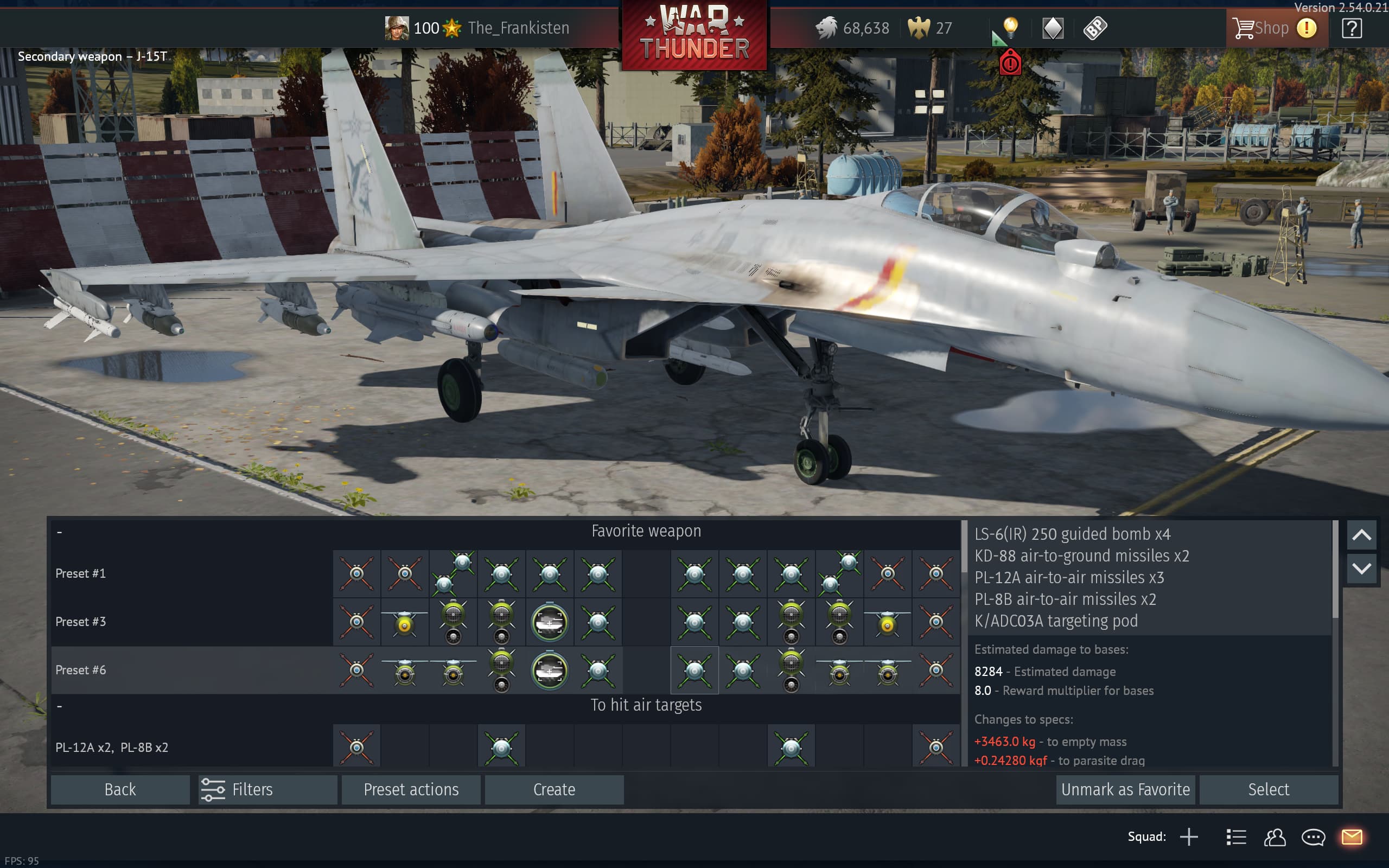Select the Preset #1 row
Screen dimensions: 1389x868
coord(80,573)
